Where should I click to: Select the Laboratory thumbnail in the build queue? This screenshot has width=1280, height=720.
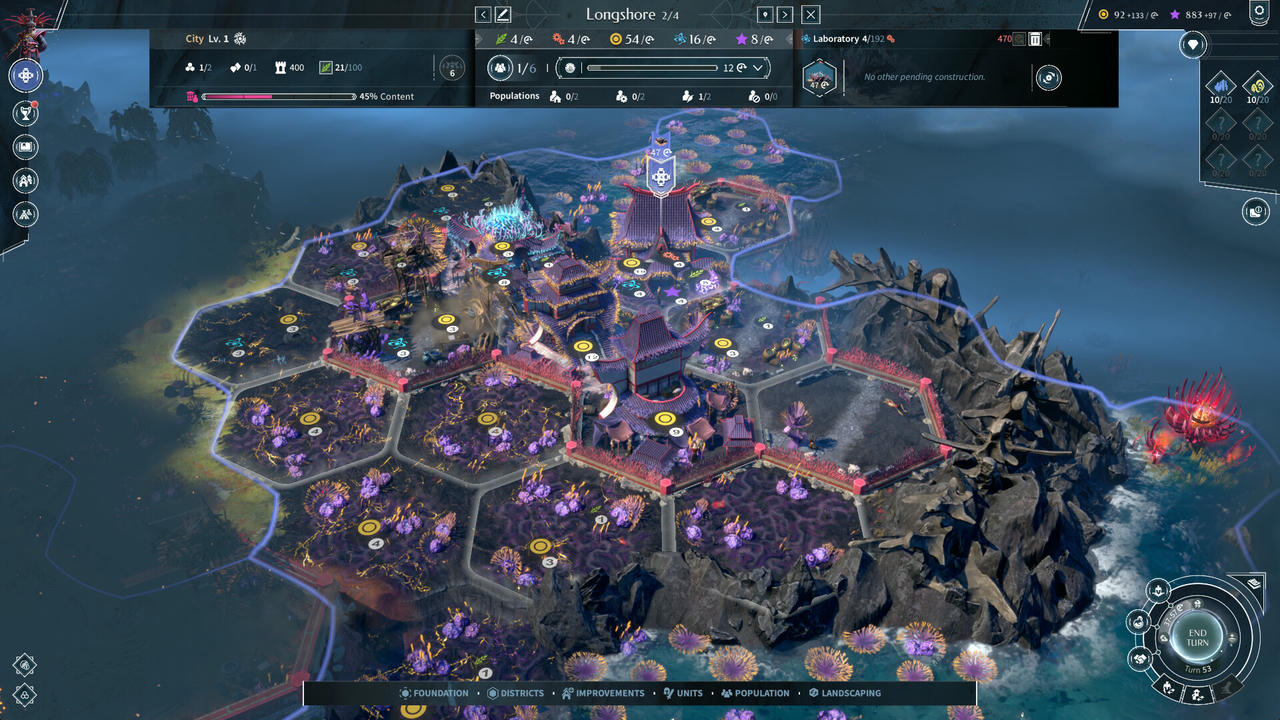tap(818, 77)
